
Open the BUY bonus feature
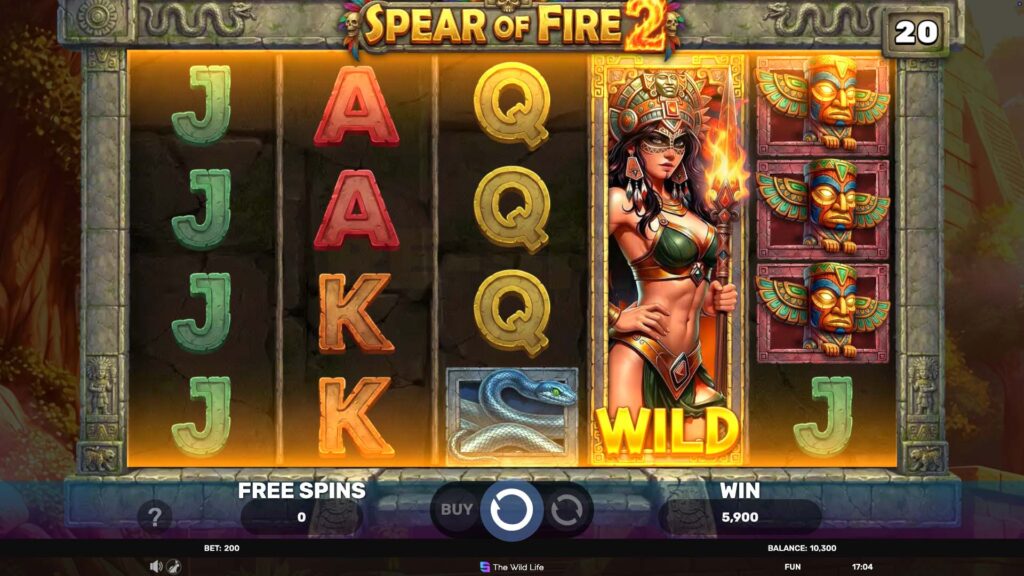[x=457, y=509]
